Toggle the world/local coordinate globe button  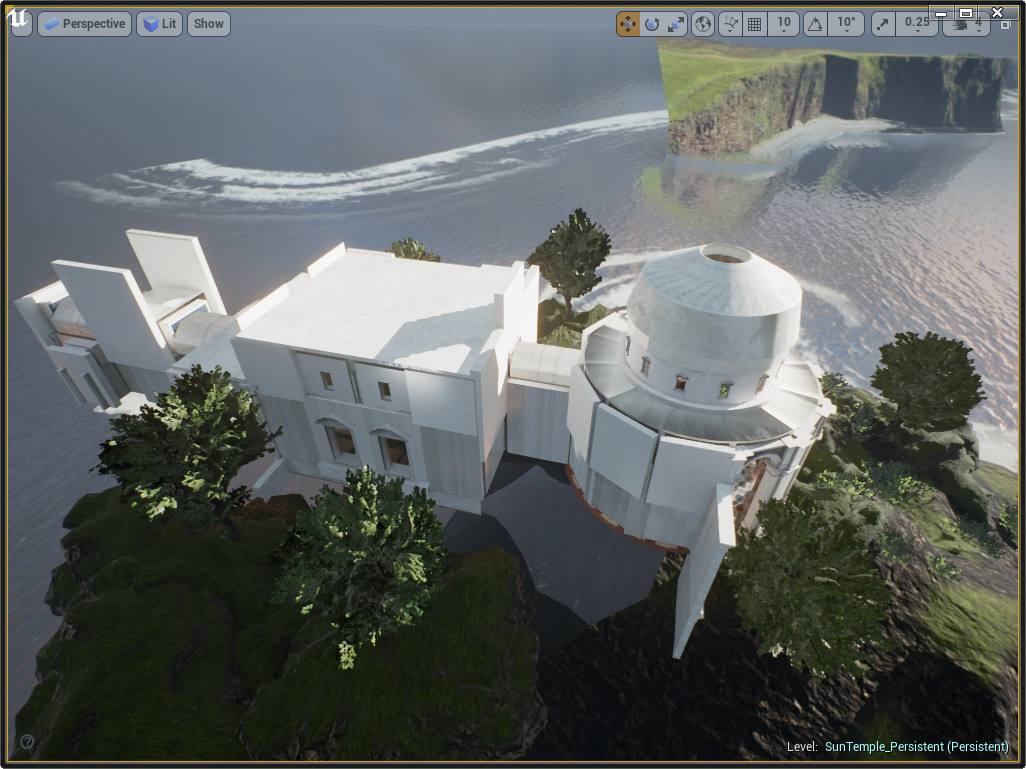point(703,24)
